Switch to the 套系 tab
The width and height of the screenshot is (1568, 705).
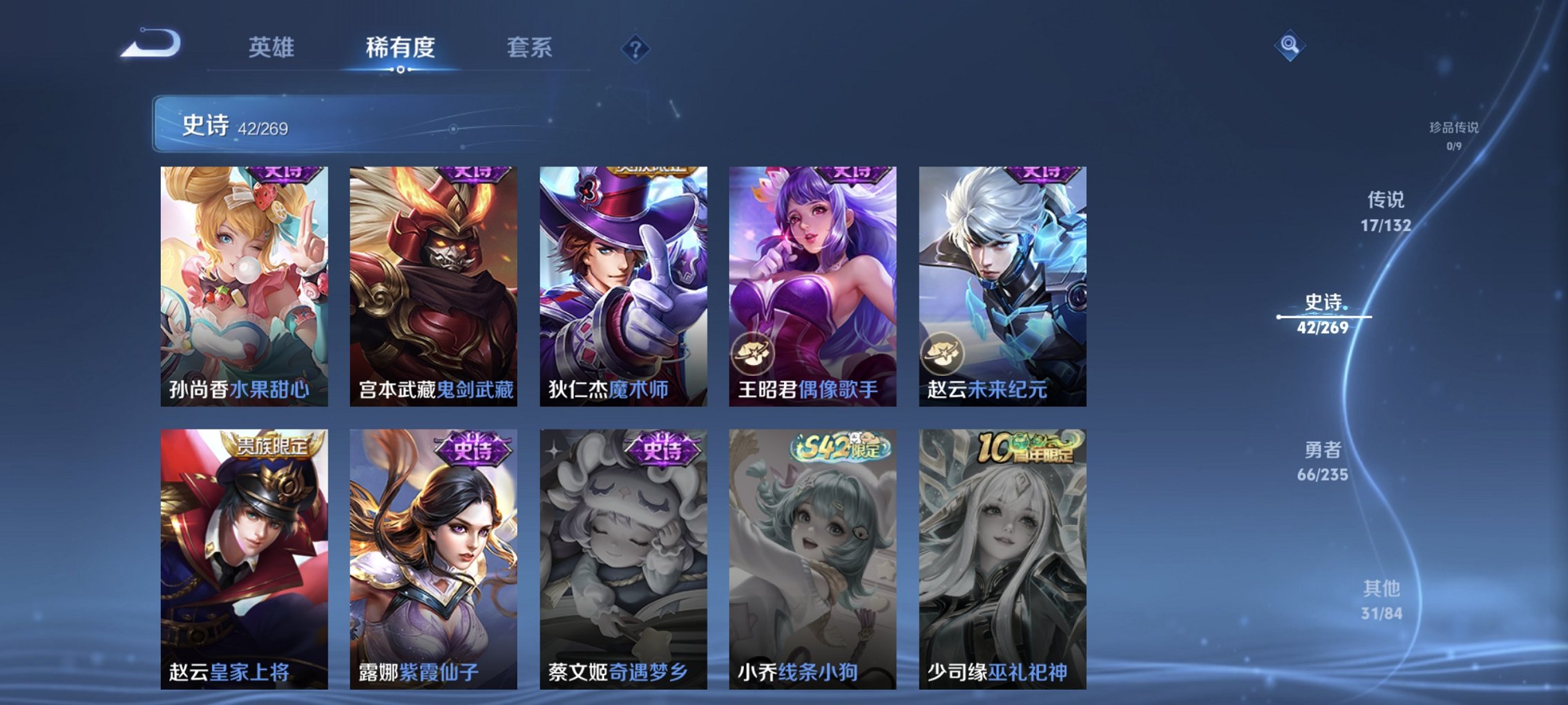(528, 48)
